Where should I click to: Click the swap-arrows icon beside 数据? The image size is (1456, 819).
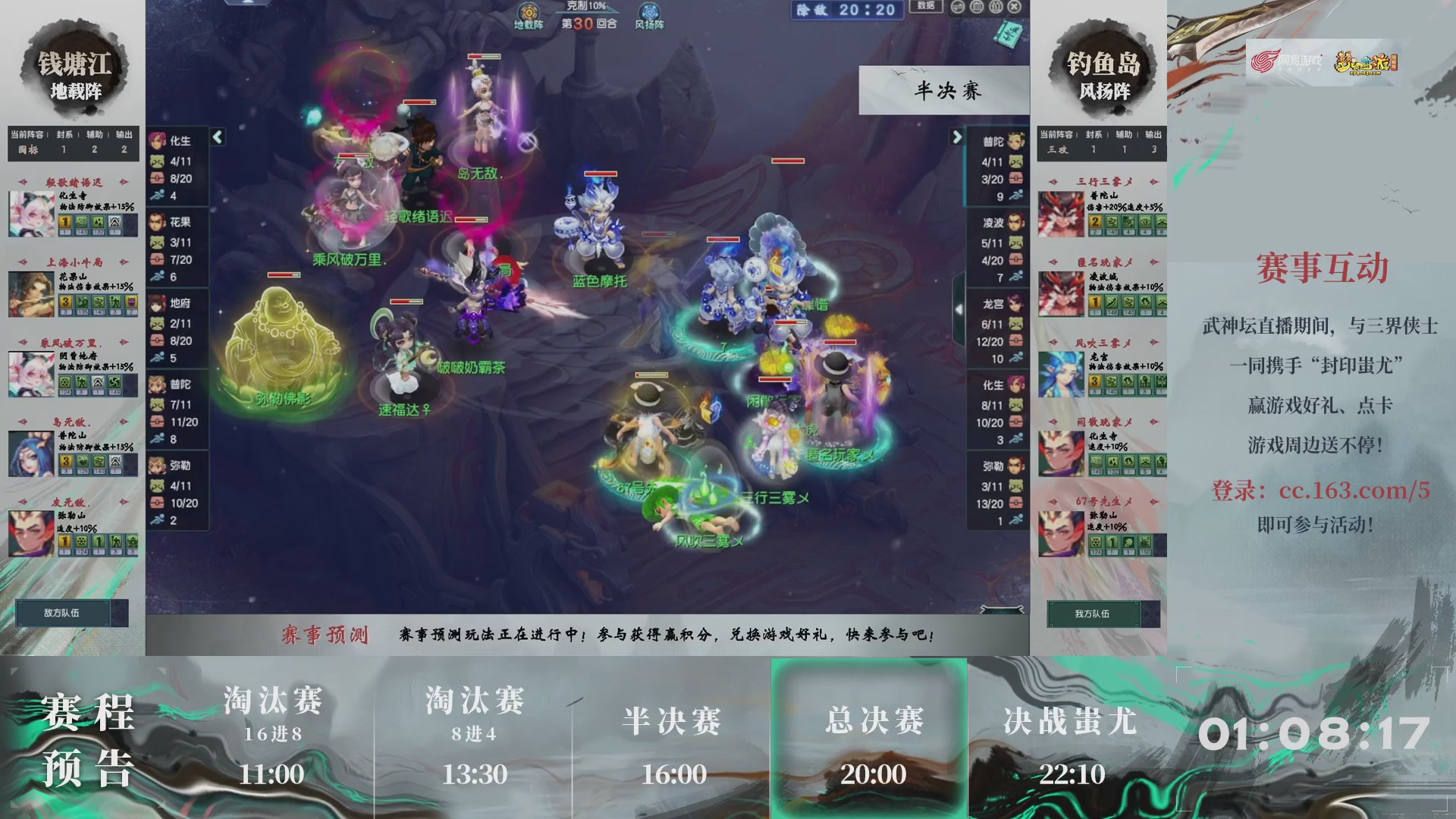tap(957, 7)
